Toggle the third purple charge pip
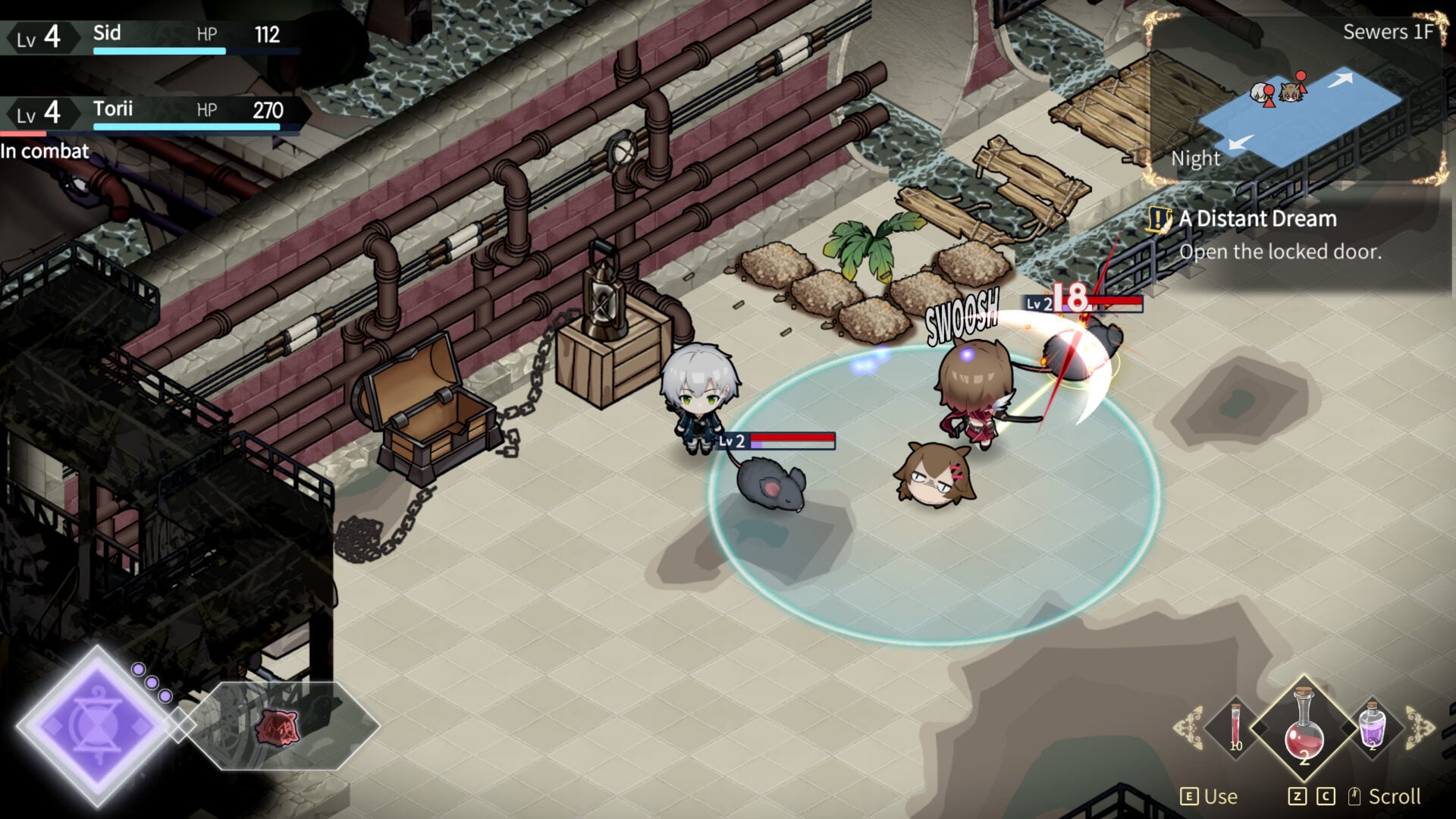Viewport: 1456px width, 819px height. pos(165,696)
